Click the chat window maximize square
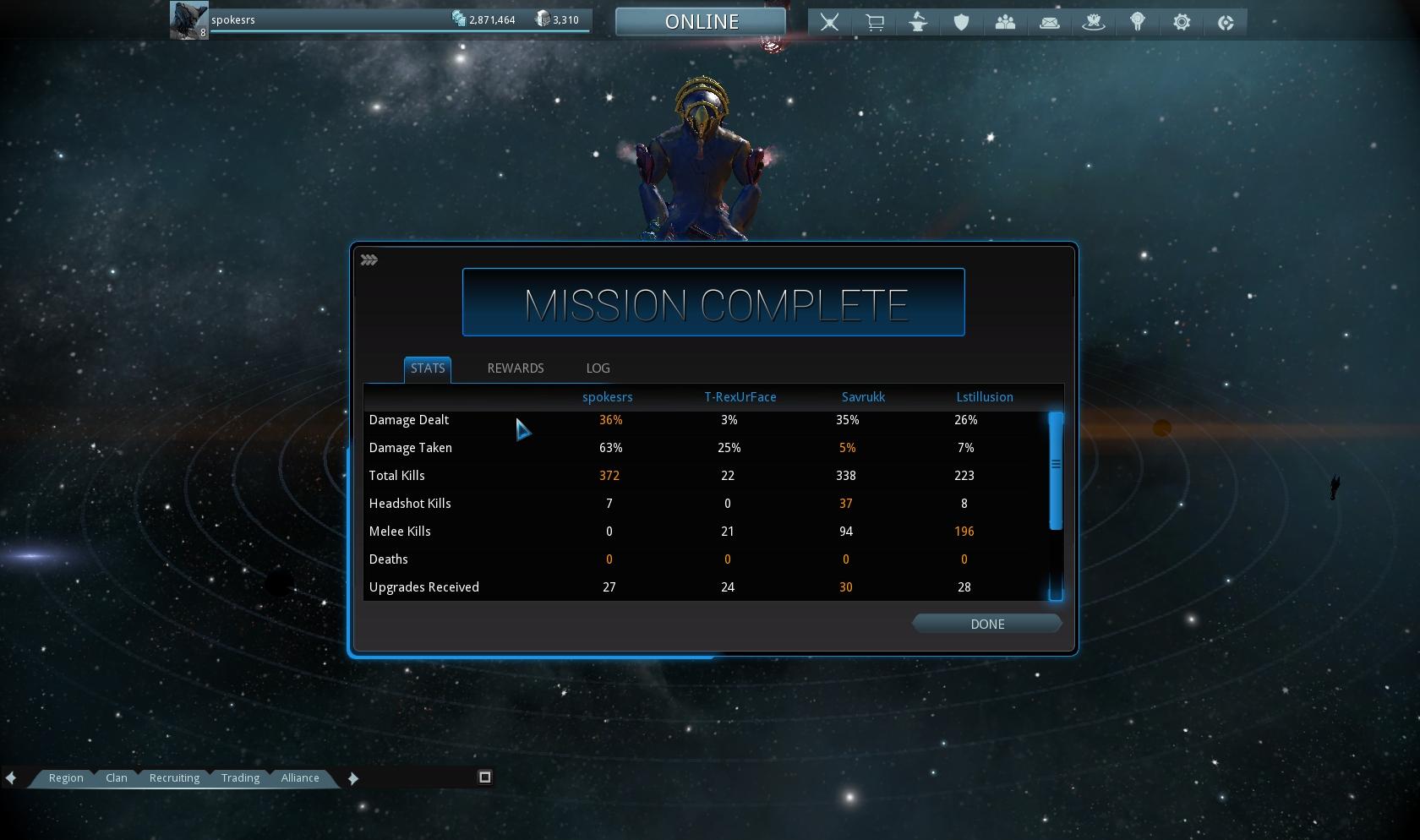This screenshot has width=1420, height=840. (x=485, y=777)
